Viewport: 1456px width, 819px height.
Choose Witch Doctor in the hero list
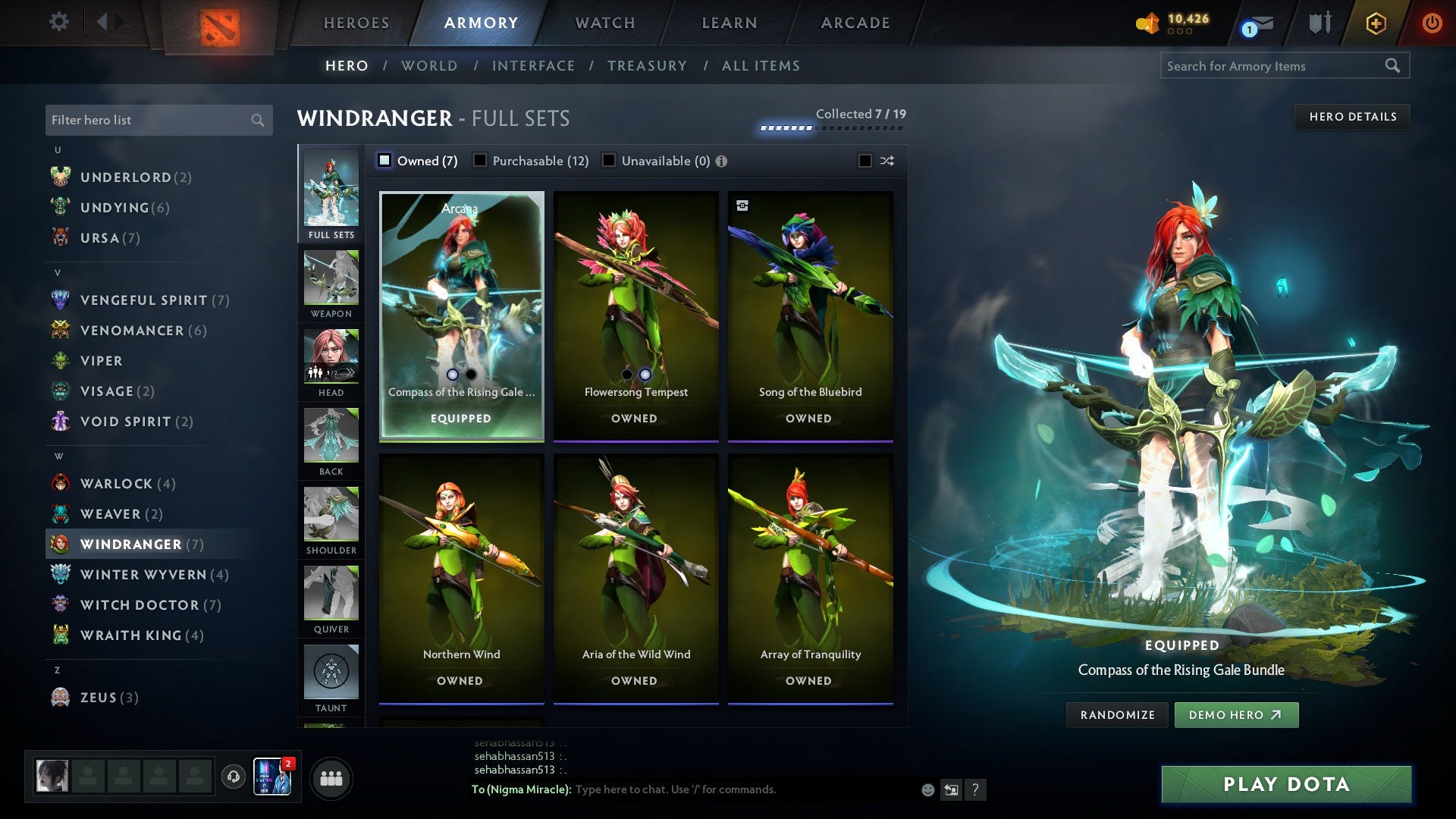click(140, 605)
